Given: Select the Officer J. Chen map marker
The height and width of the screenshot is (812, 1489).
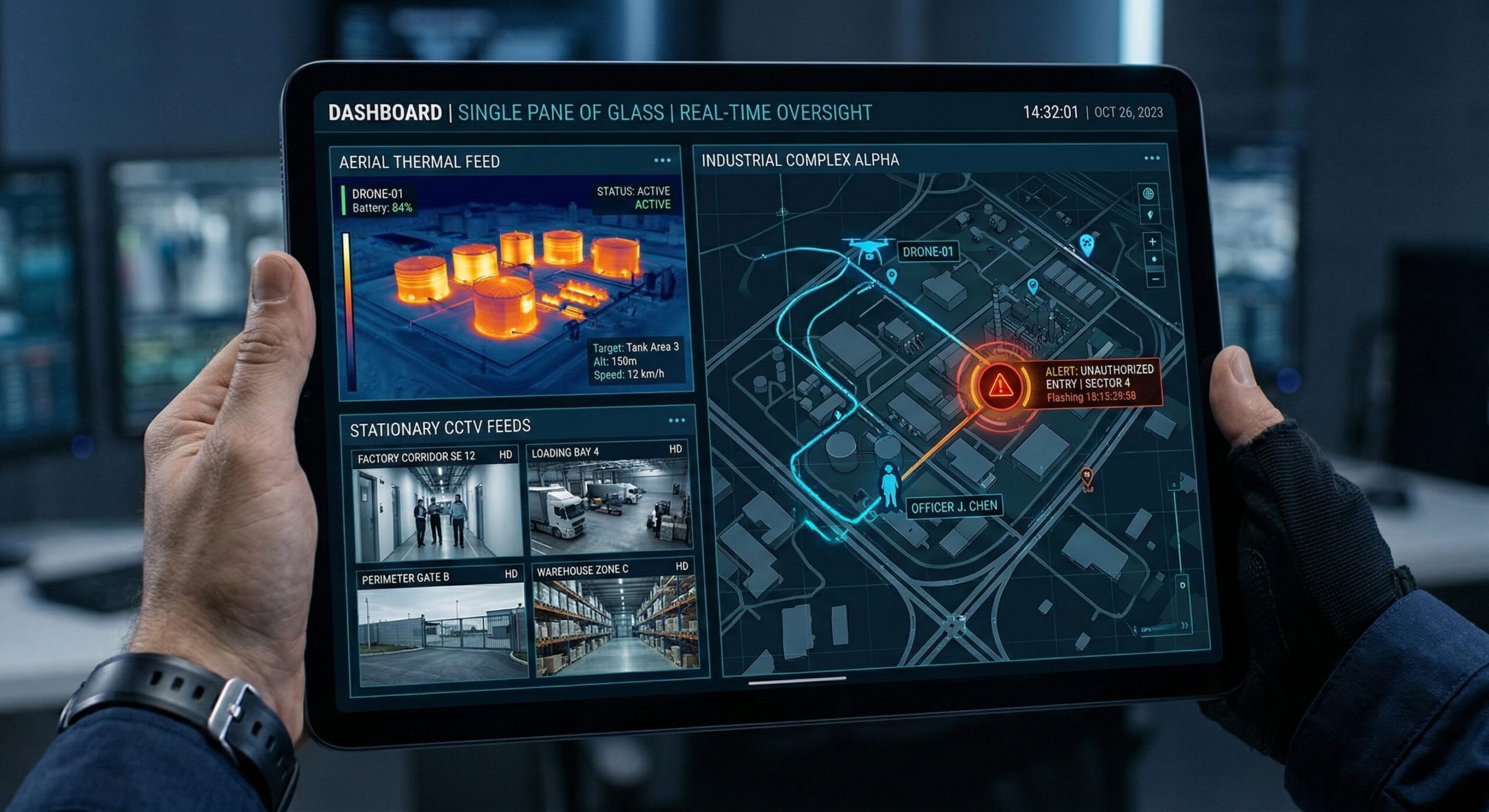Looking at the screenshot, I should [x=889, y=485].
